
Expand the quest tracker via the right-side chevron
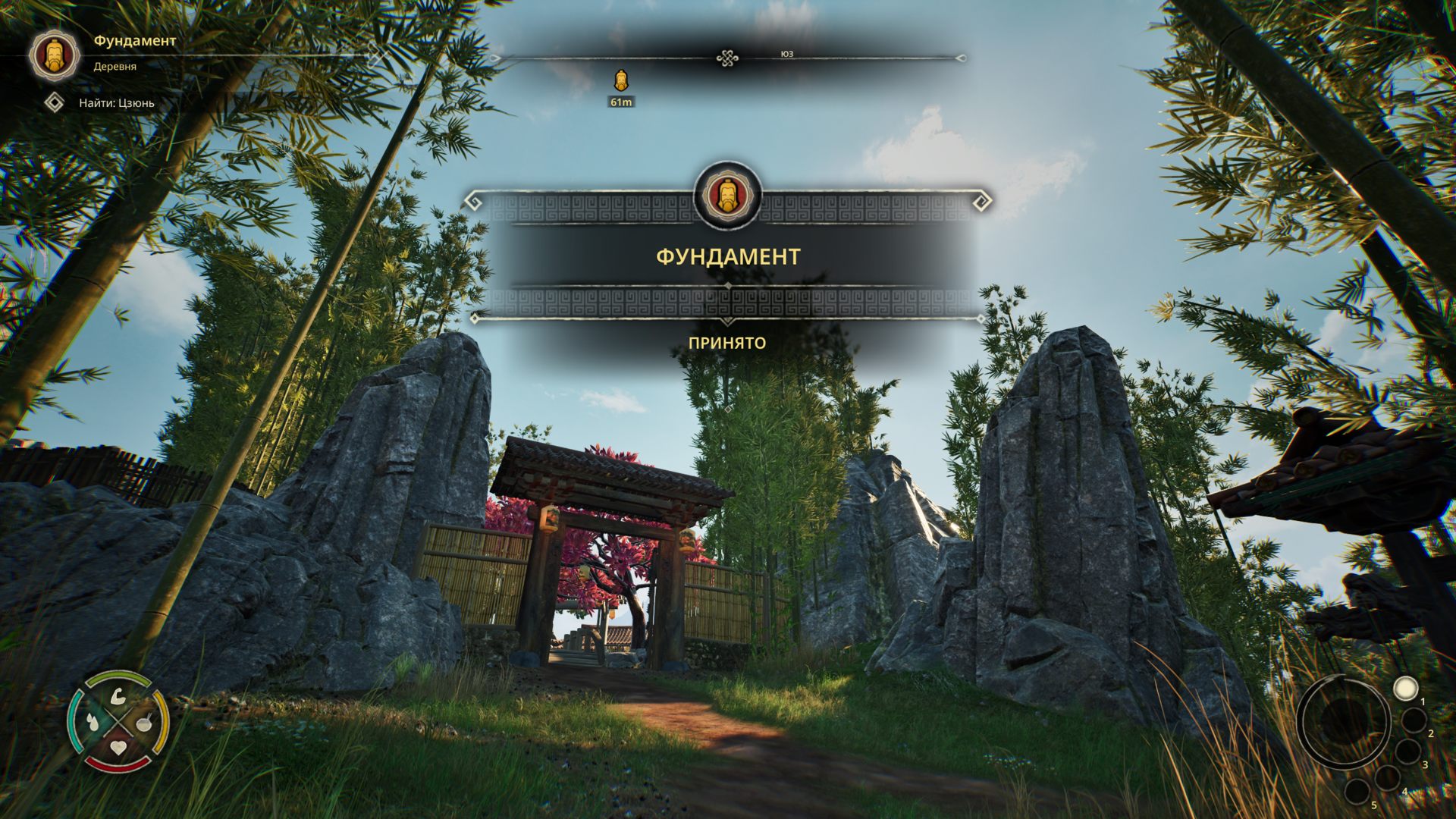(378, 55)
